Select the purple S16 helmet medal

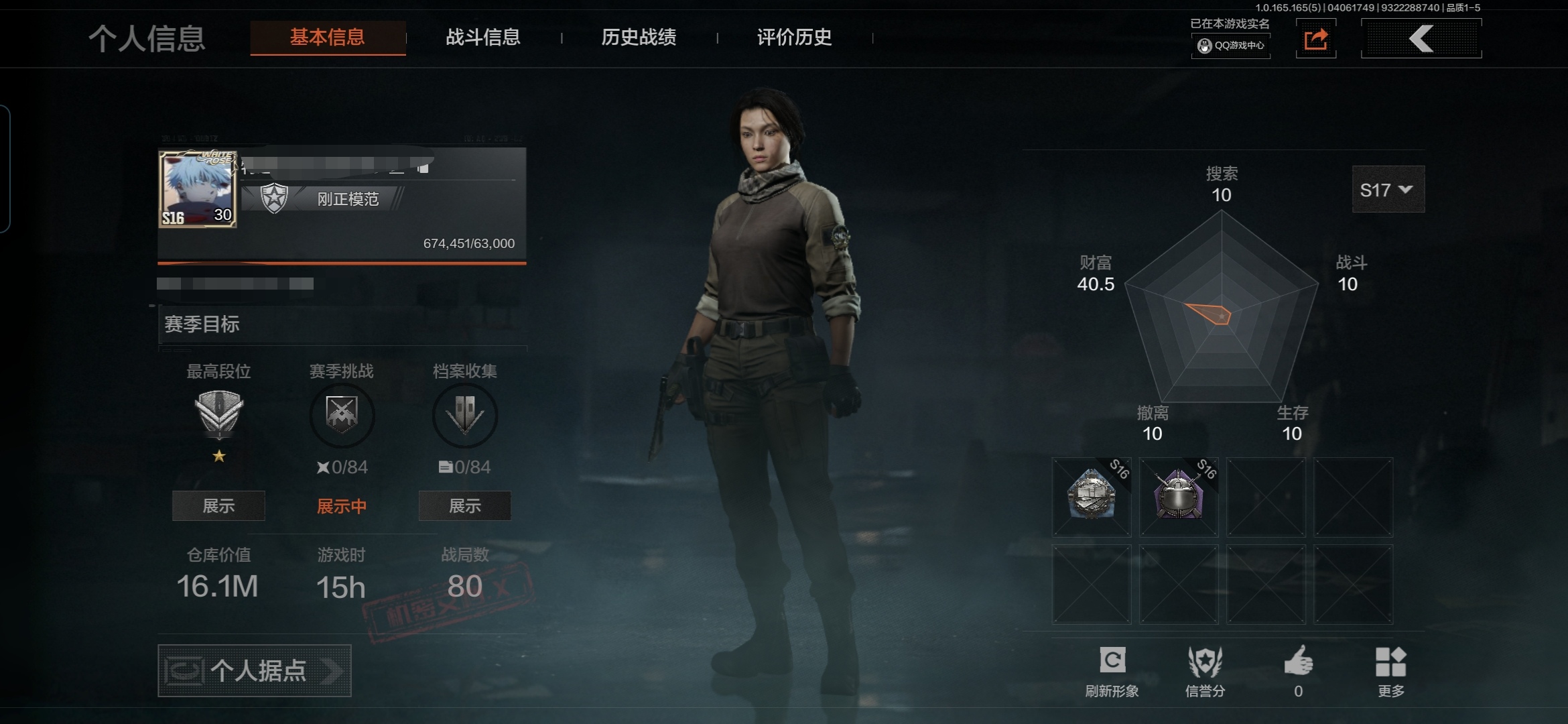1179,497
